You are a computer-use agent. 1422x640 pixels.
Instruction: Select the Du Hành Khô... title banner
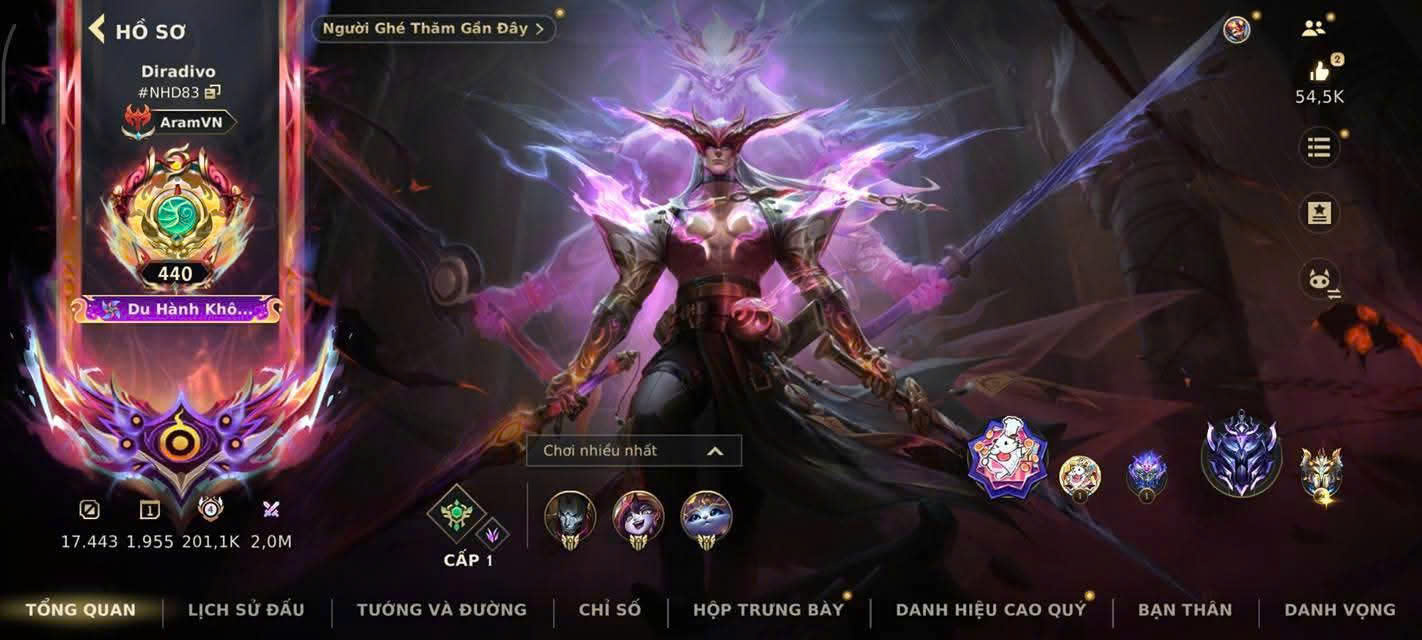177,309
